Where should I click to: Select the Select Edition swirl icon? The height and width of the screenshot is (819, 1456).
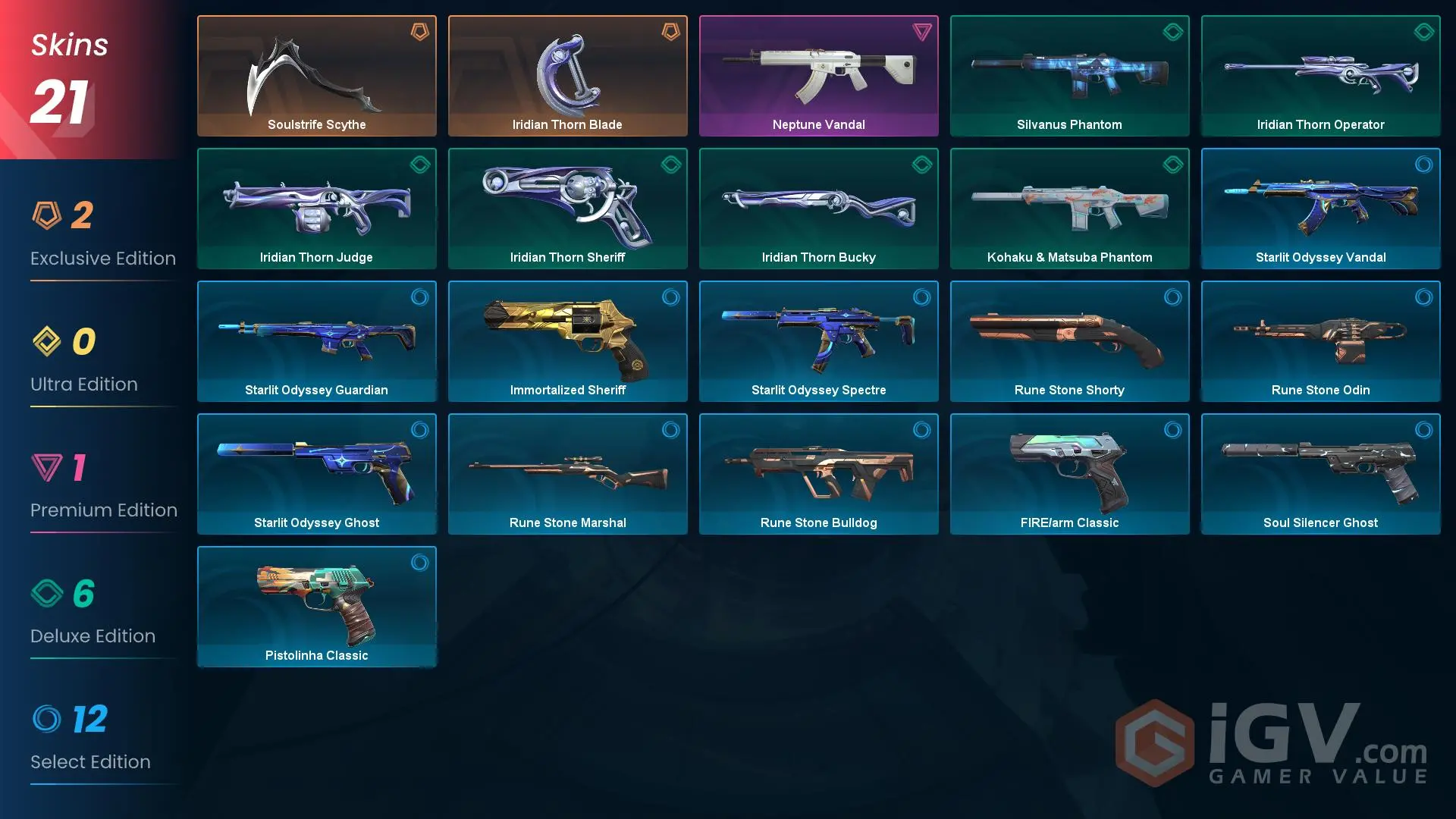pos(50,720)
